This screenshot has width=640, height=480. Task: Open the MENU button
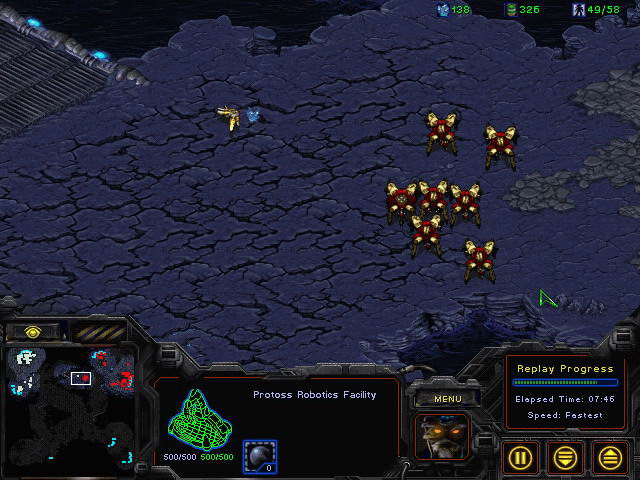tap(447, 399)
